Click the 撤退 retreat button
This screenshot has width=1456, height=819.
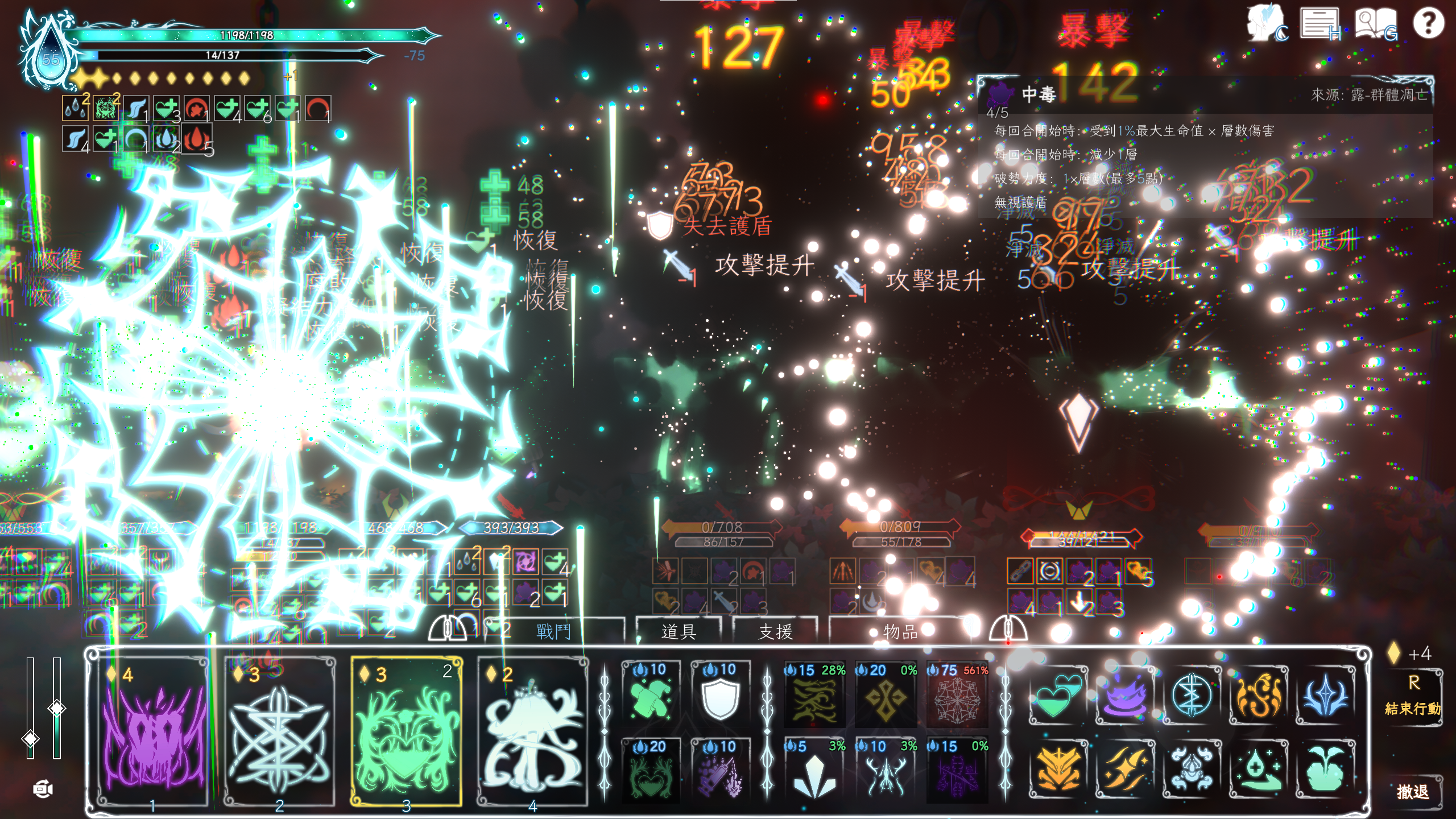(x=1413, y=791)
